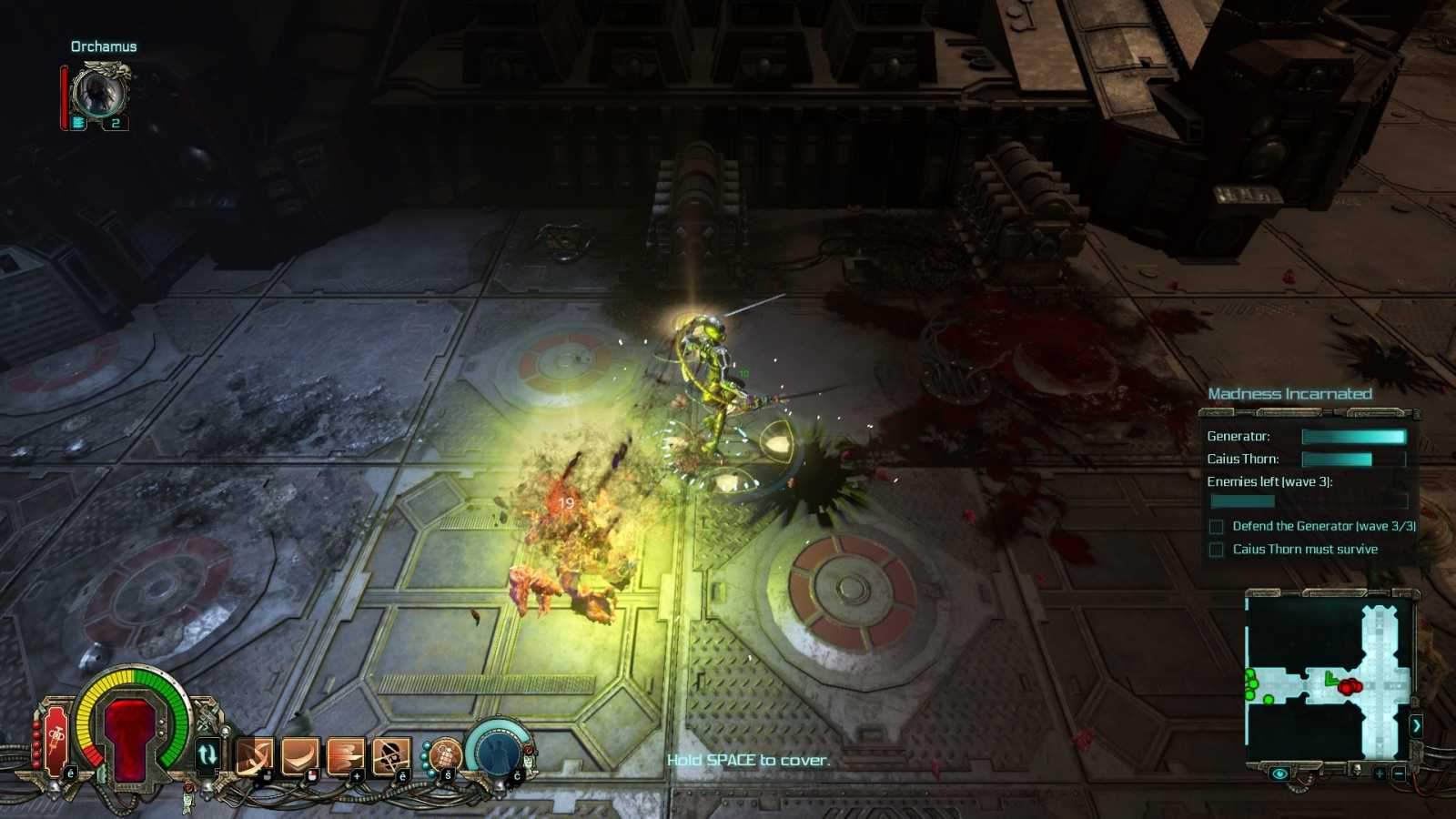1456x819 pixels.
Task: Activate the curved sweep attack skill
Action: tap(299, 756)
